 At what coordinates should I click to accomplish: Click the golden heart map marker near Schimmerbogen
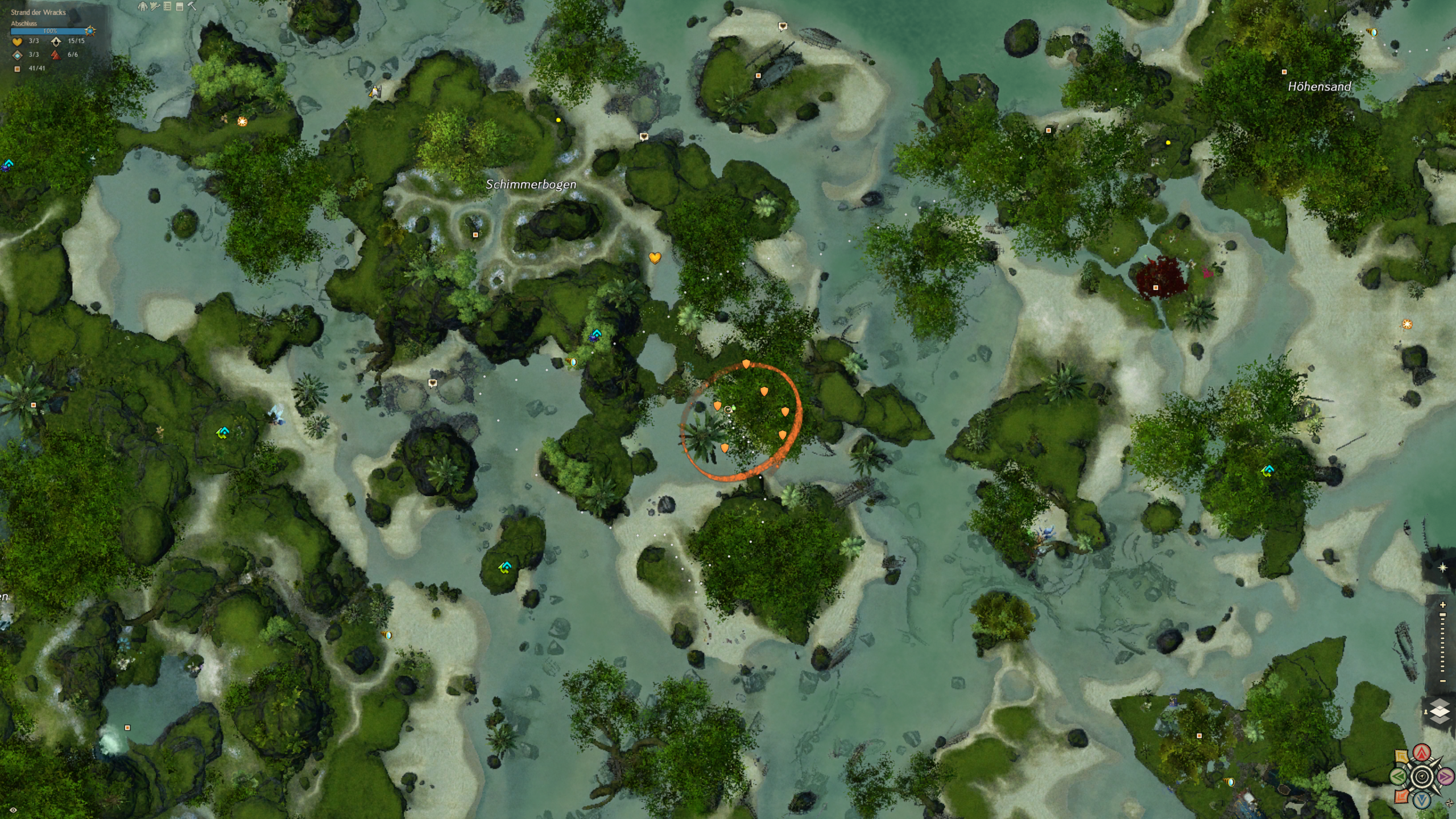click(655, 258)
